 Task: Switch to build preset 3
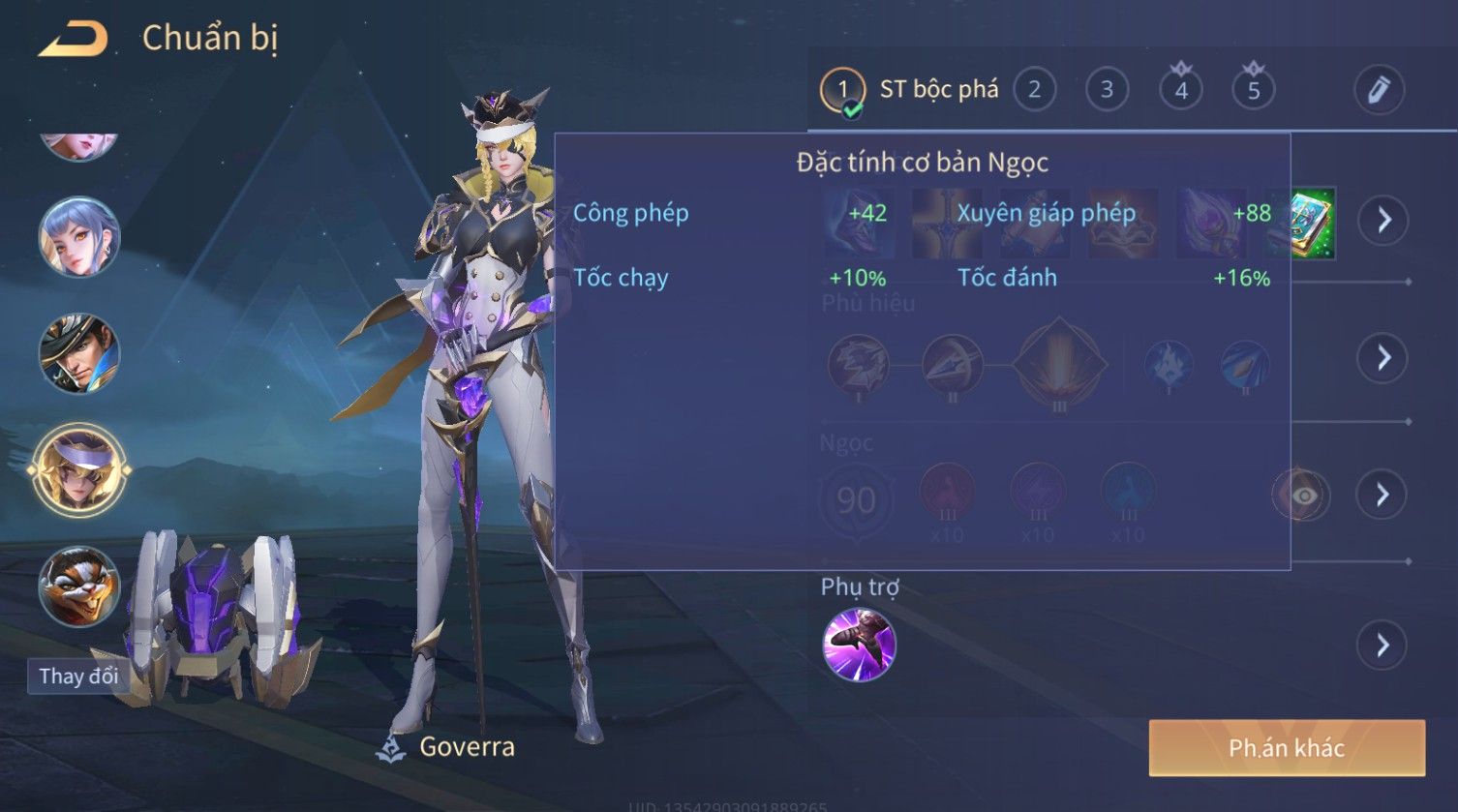click(x=1107, y=90)
